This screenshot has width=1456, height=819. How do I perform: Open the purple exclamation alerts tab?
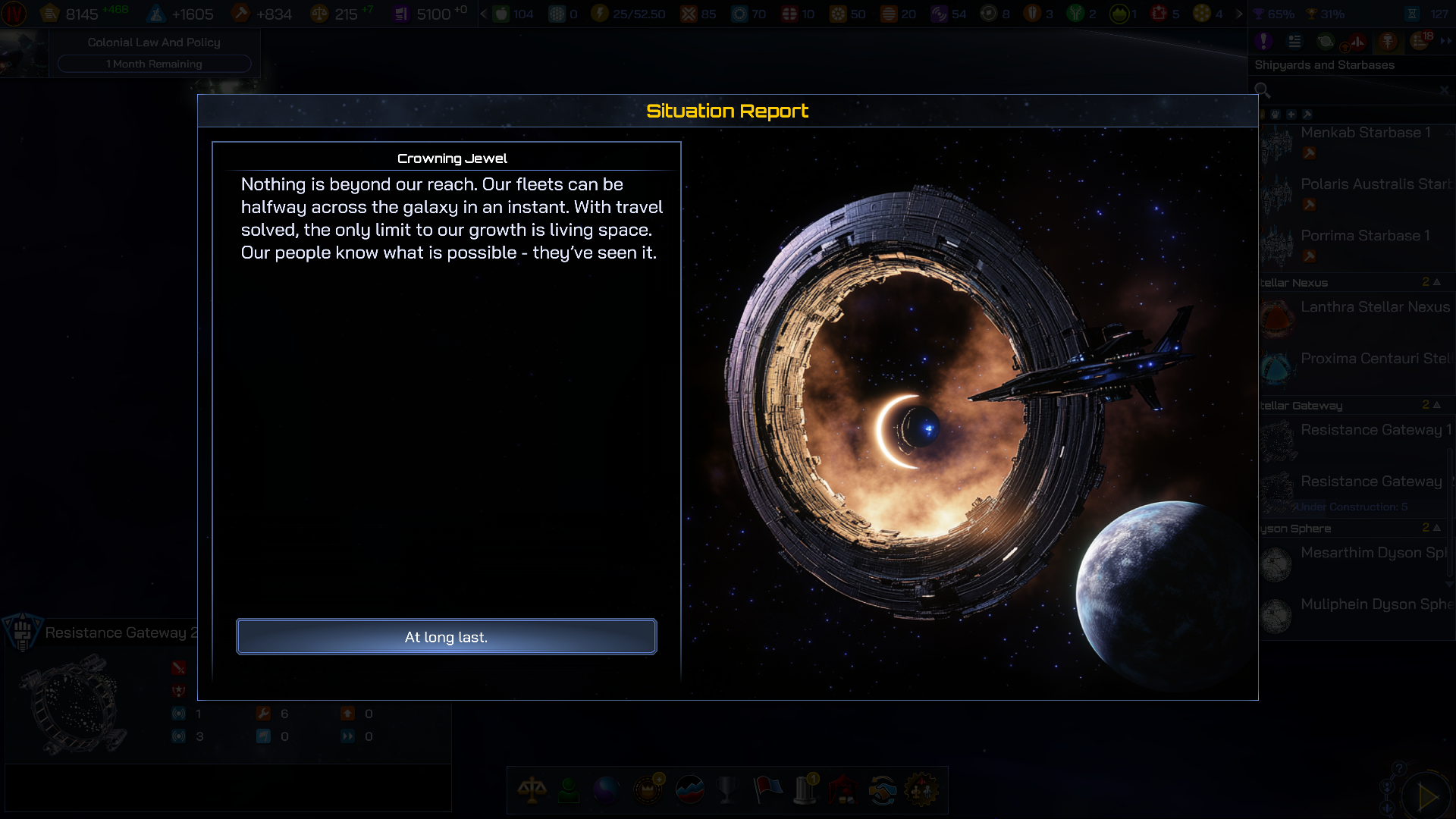click(x=1263, y=42)
